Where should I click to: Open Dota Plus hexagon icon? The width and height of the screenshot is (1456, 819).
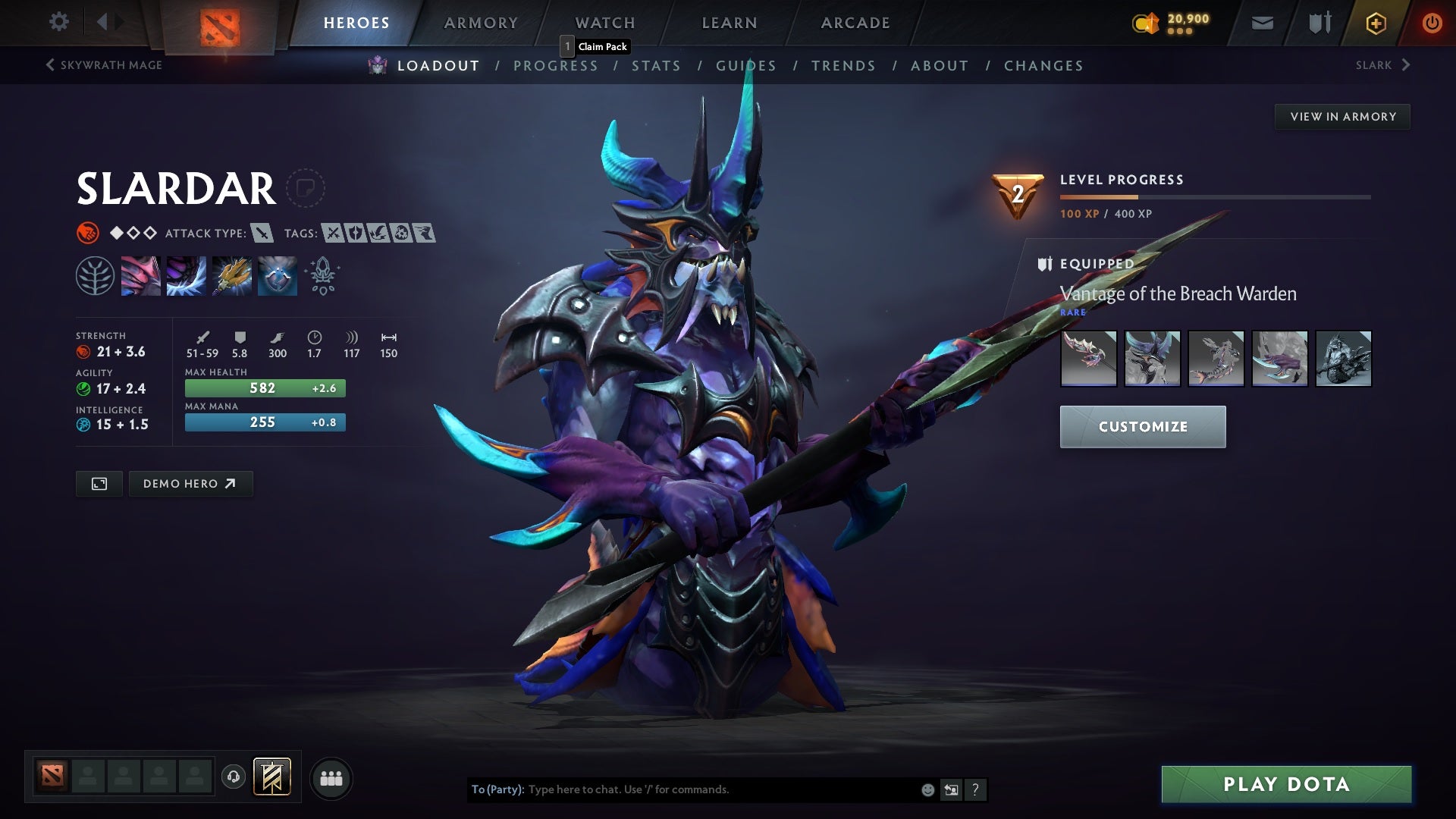[1375, 23]
